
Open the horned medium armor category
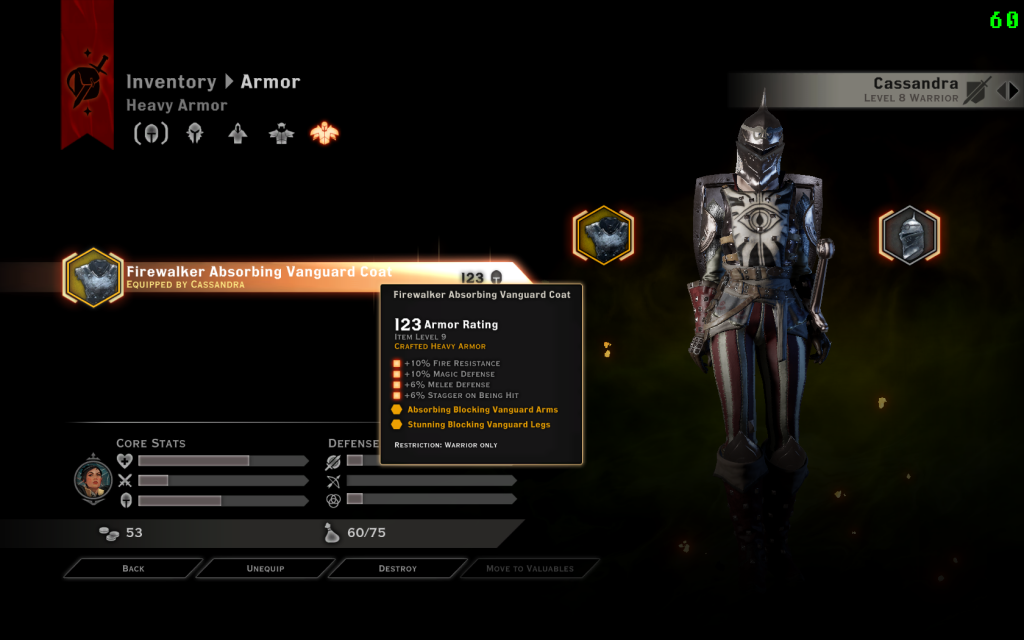coord(281,133)
